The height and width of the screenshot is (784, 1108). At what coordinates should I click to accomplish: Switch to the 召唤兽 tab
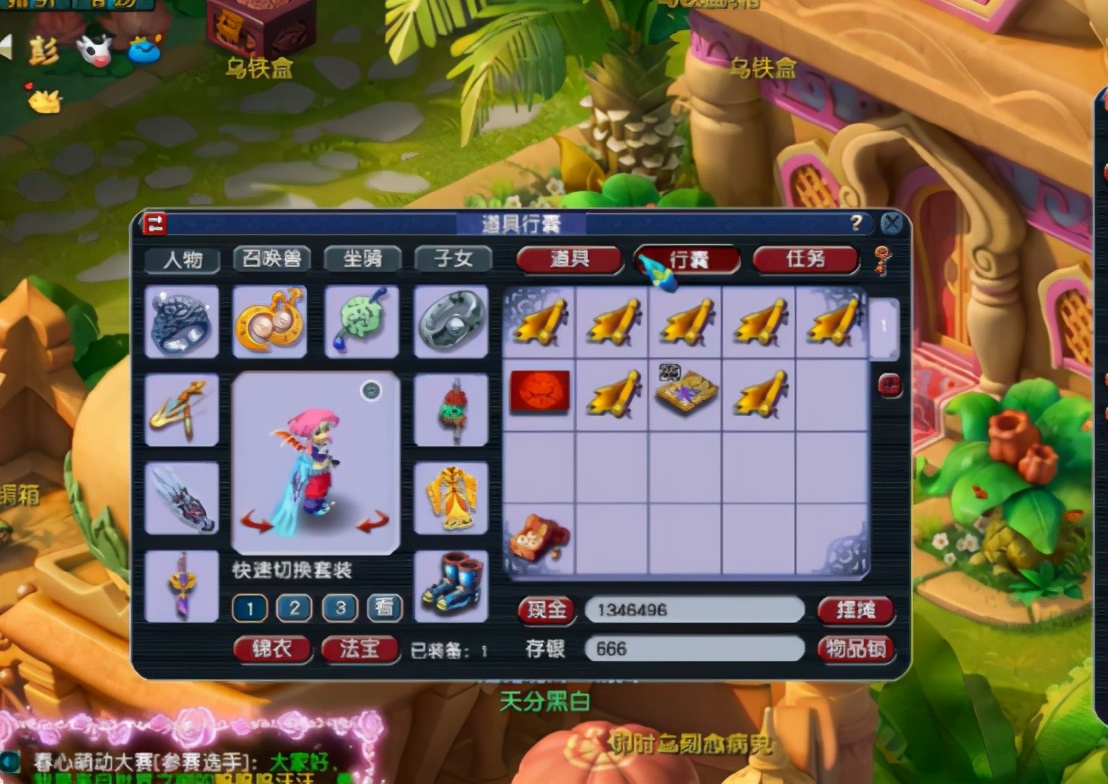pyautogui.click(x=271, y=259)
